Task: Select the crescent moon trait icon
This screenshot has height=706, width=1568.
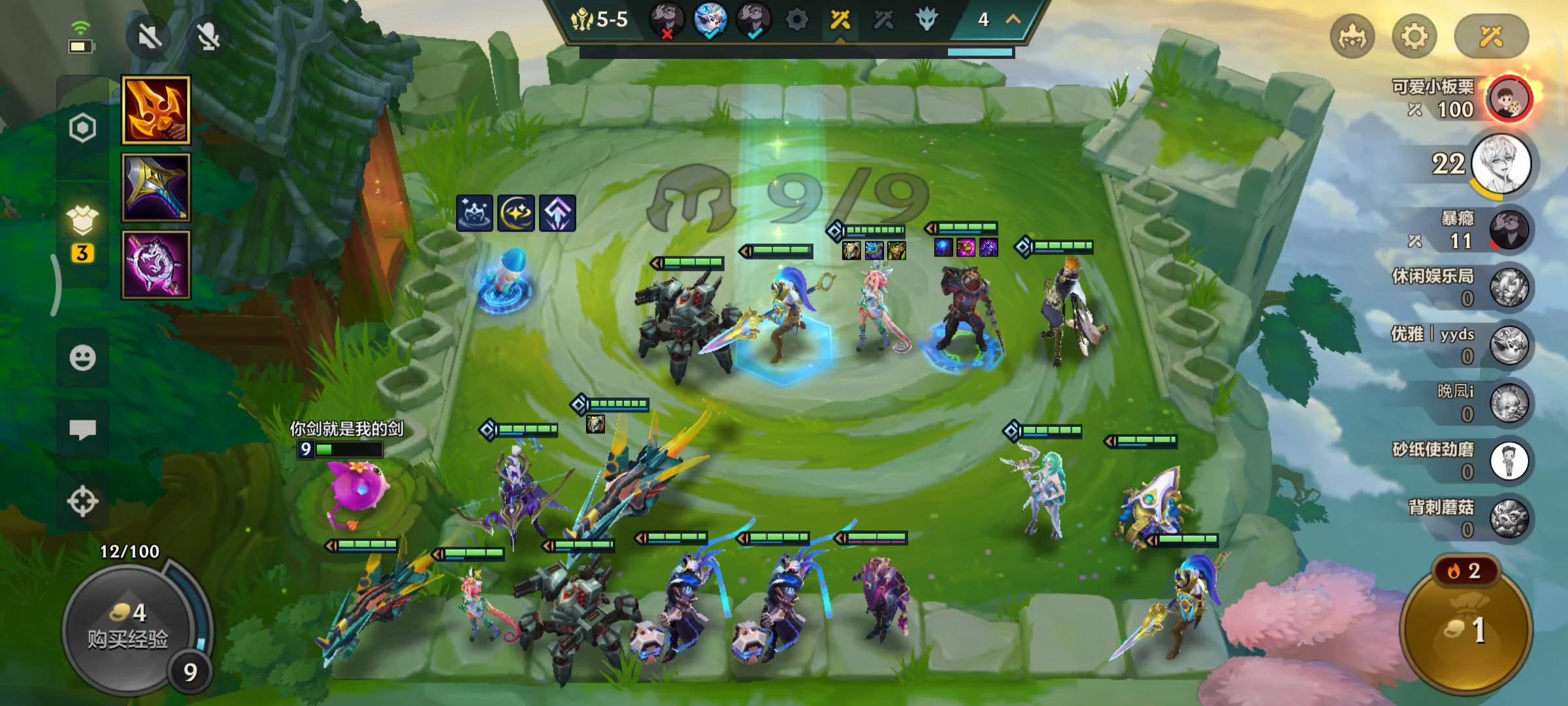Action: pyautogui.click(x=516, y=213)
